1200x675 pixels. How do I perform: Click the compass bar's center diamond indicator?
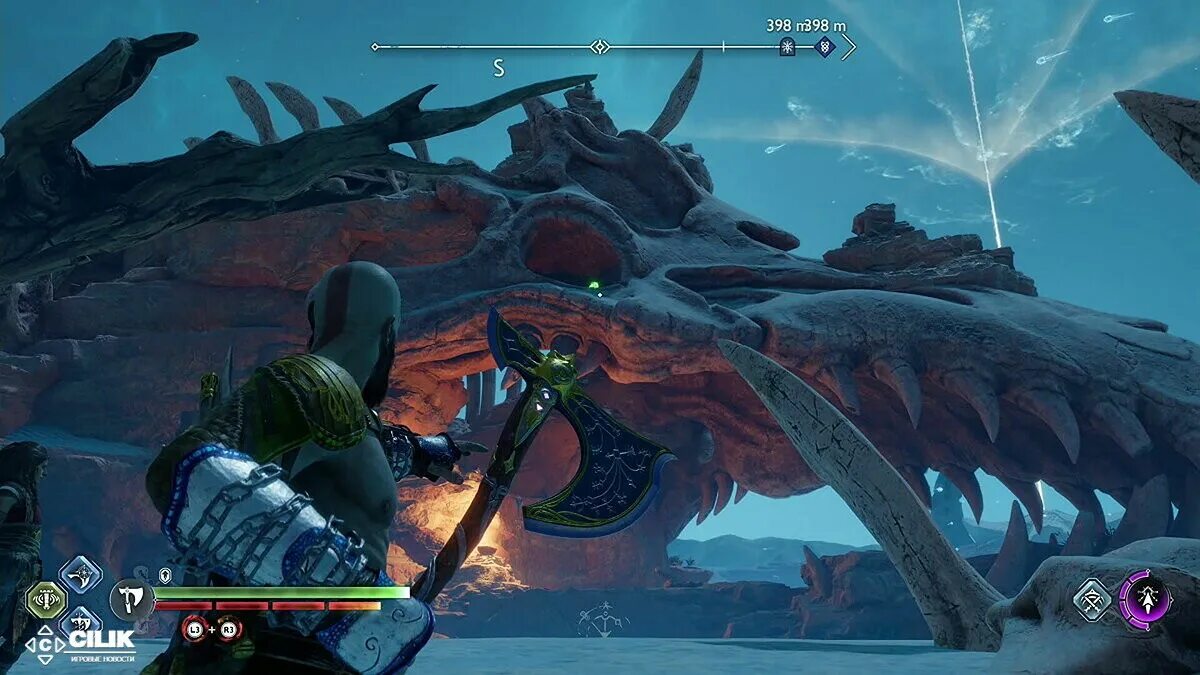(599, 47)
